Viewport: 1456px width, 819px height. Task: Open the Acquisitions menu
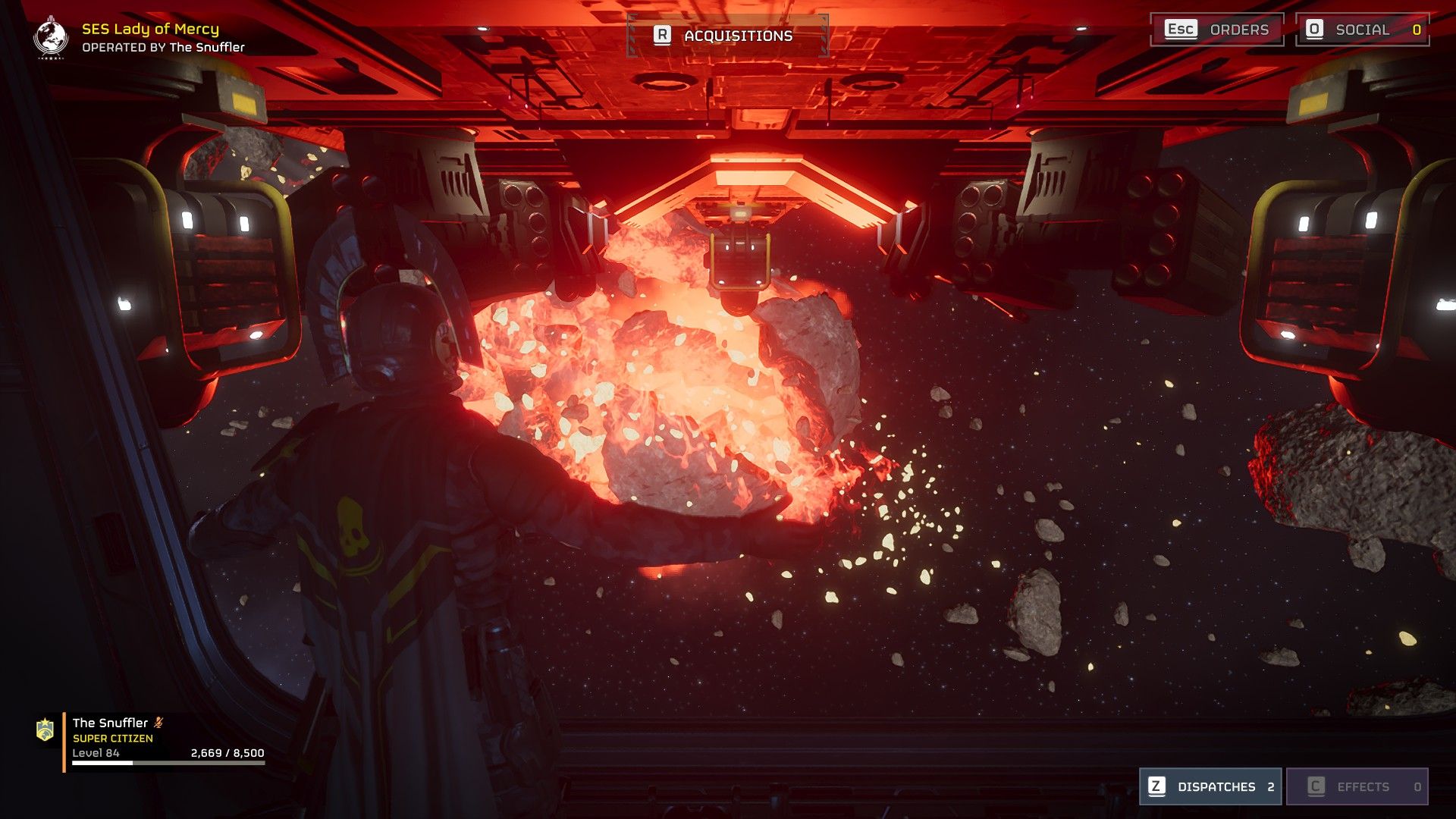(726, 34)
